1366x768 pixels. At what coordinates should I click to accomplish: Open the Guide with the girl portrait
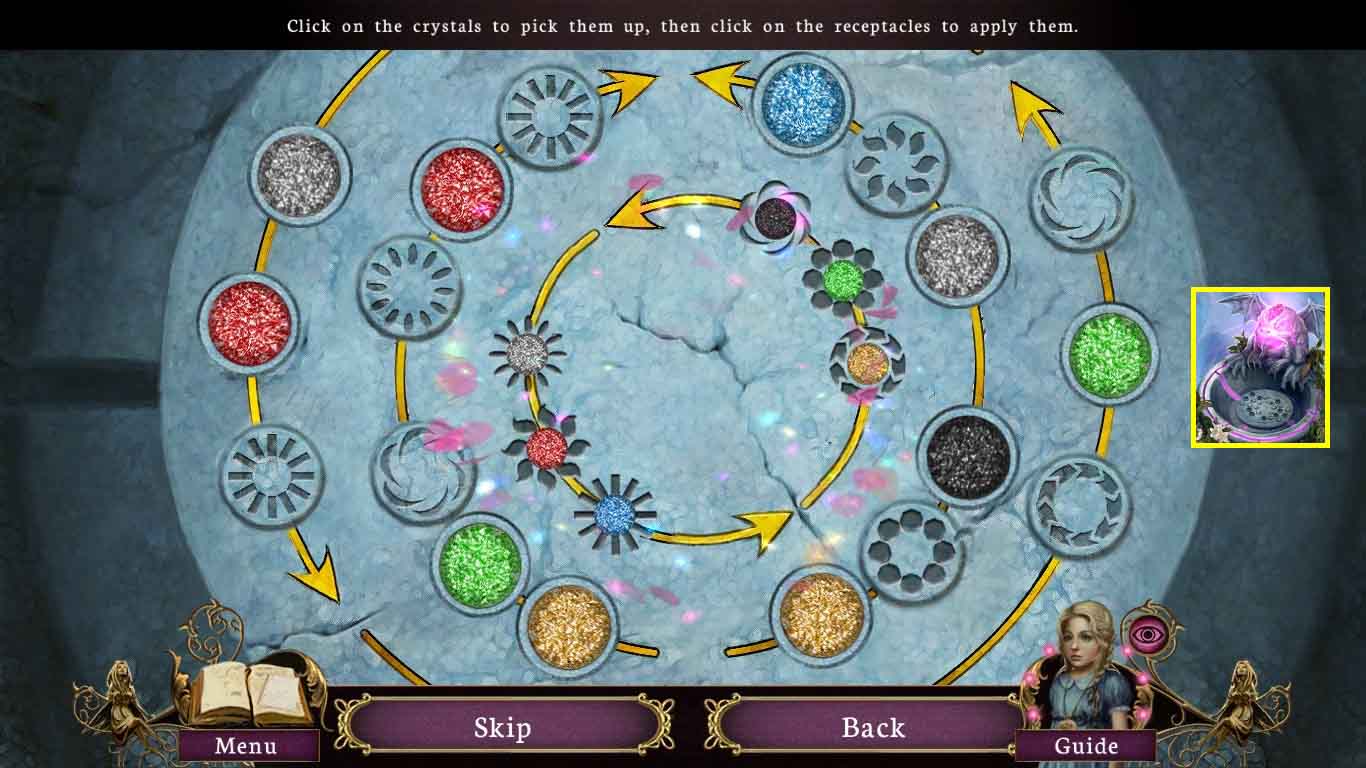[1087, 745]
